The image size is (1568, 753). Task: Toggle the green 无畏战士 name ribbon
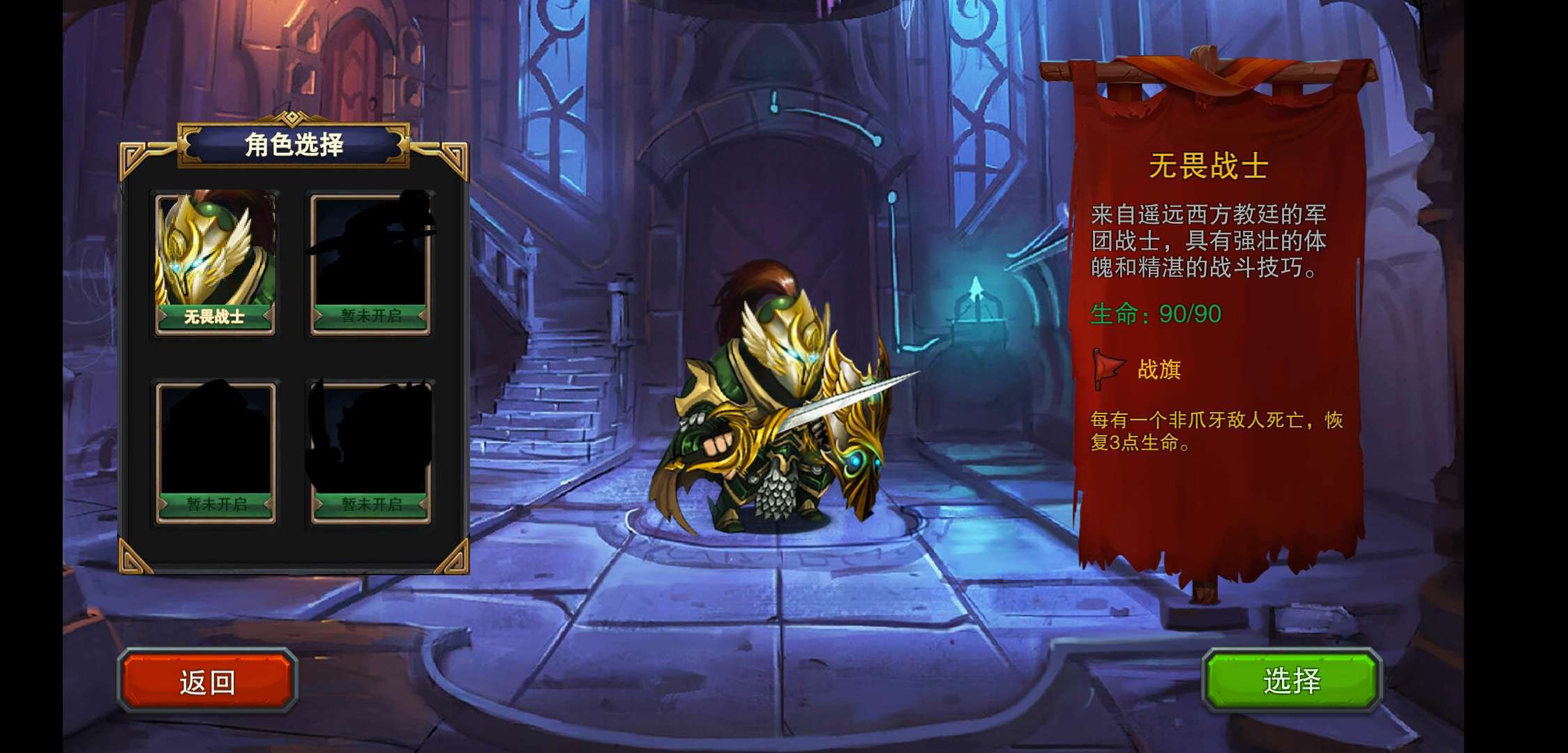pos(215,315)
